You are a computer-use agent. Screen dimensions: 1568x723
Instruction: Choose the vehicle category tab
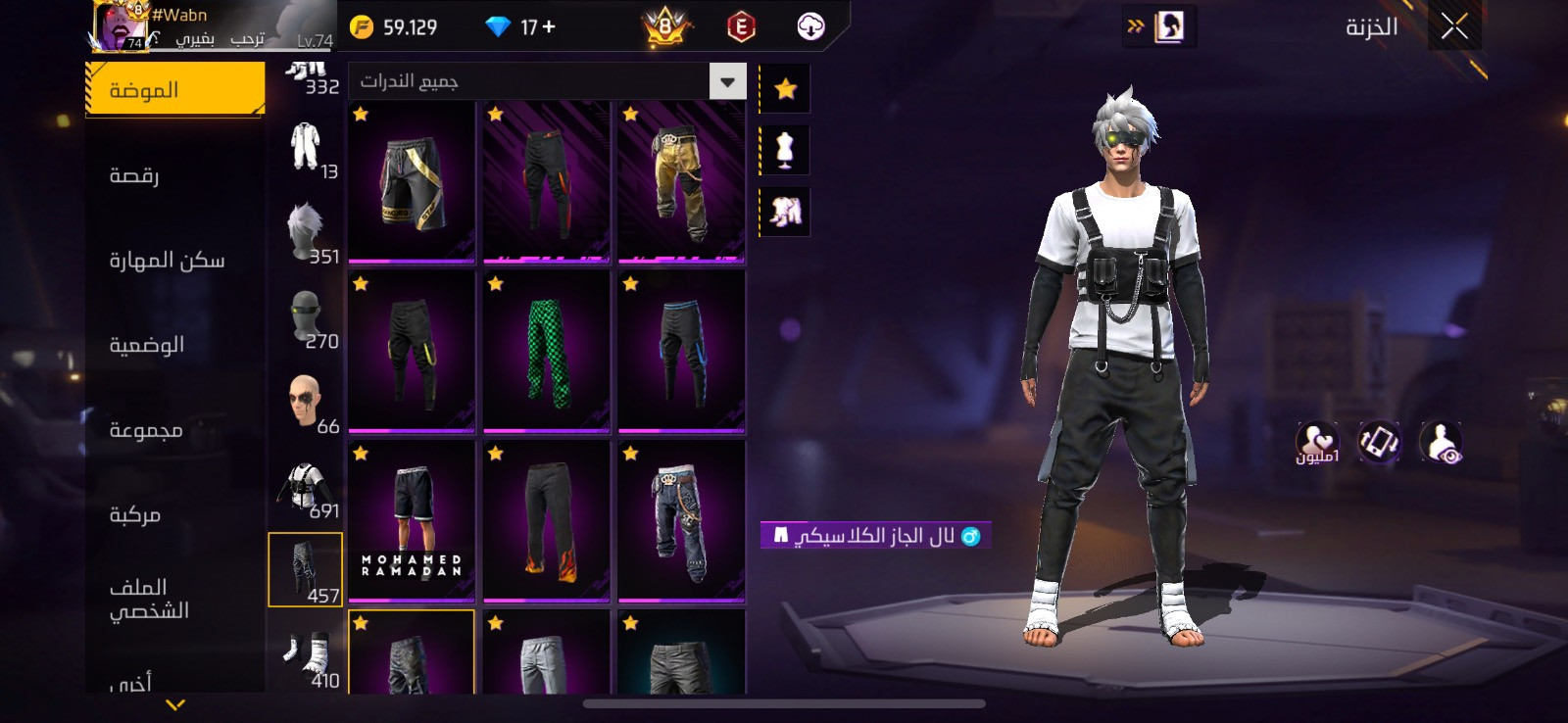pyautogui.click(x=135, y=514)
